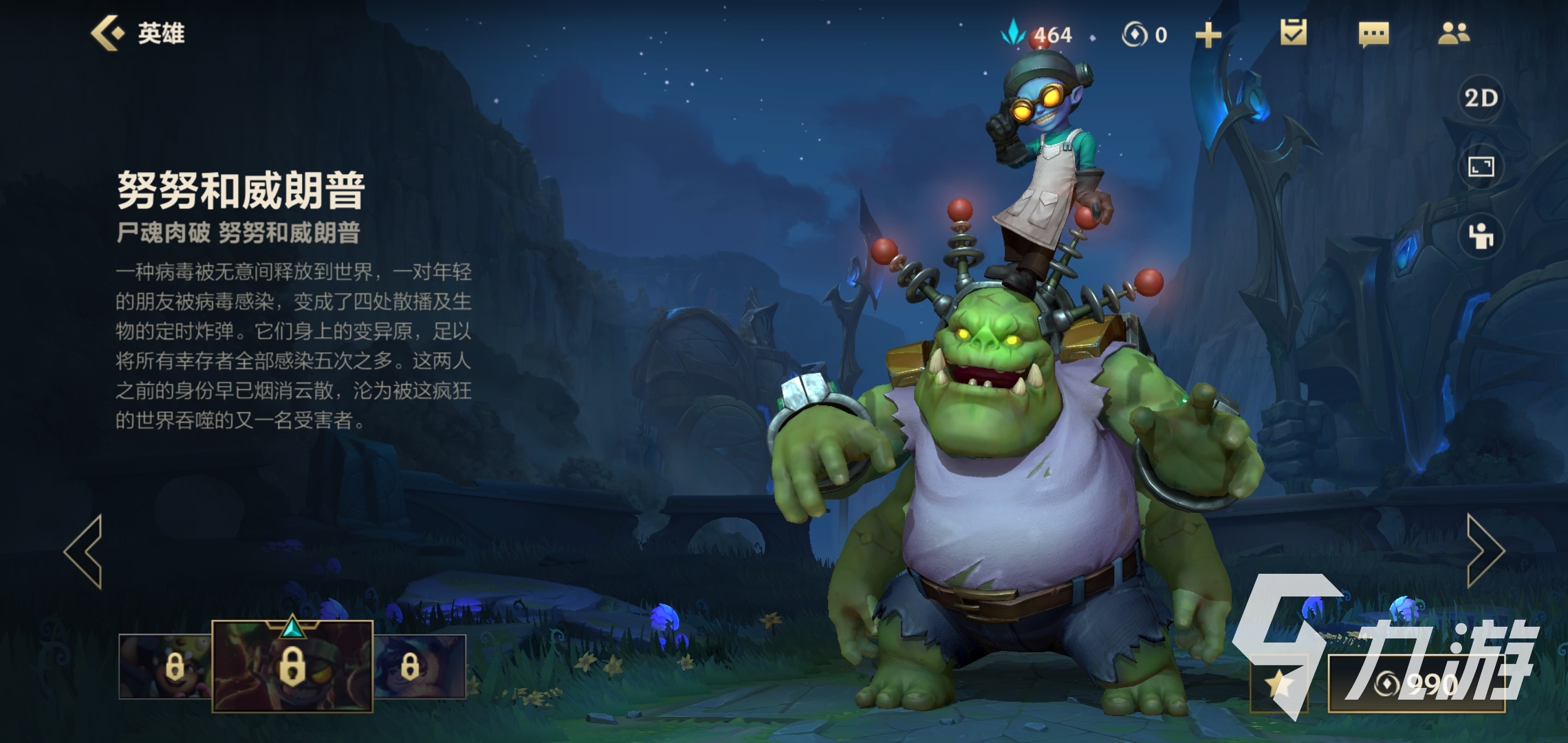Image resolution: width=1568 pixels, height=743 pixels.
Task: Expand the skin to fullscreen view
Action: coord(1481,167)
